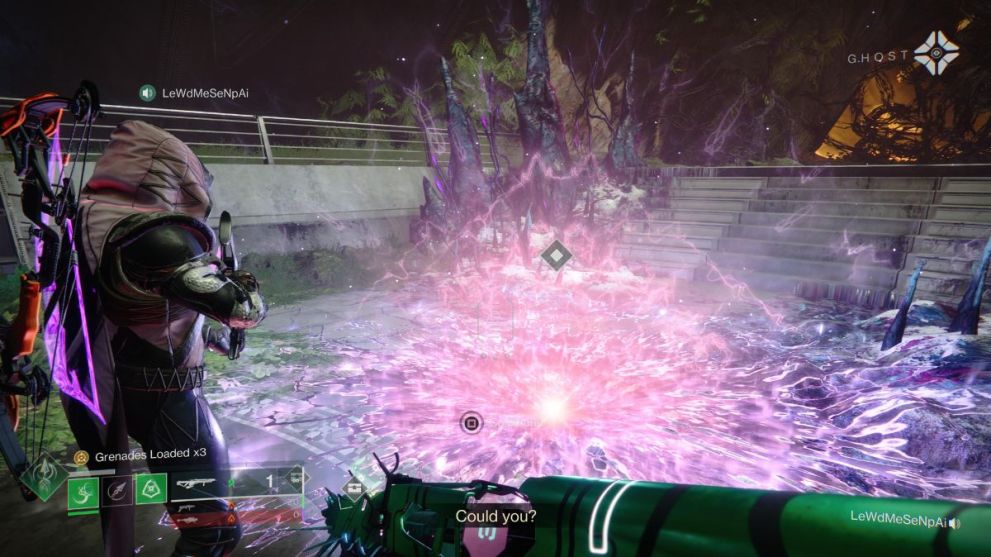Click the diamond waypoint marker over the rift
This screenshot has height=557, width=991.
pos(556,255)
